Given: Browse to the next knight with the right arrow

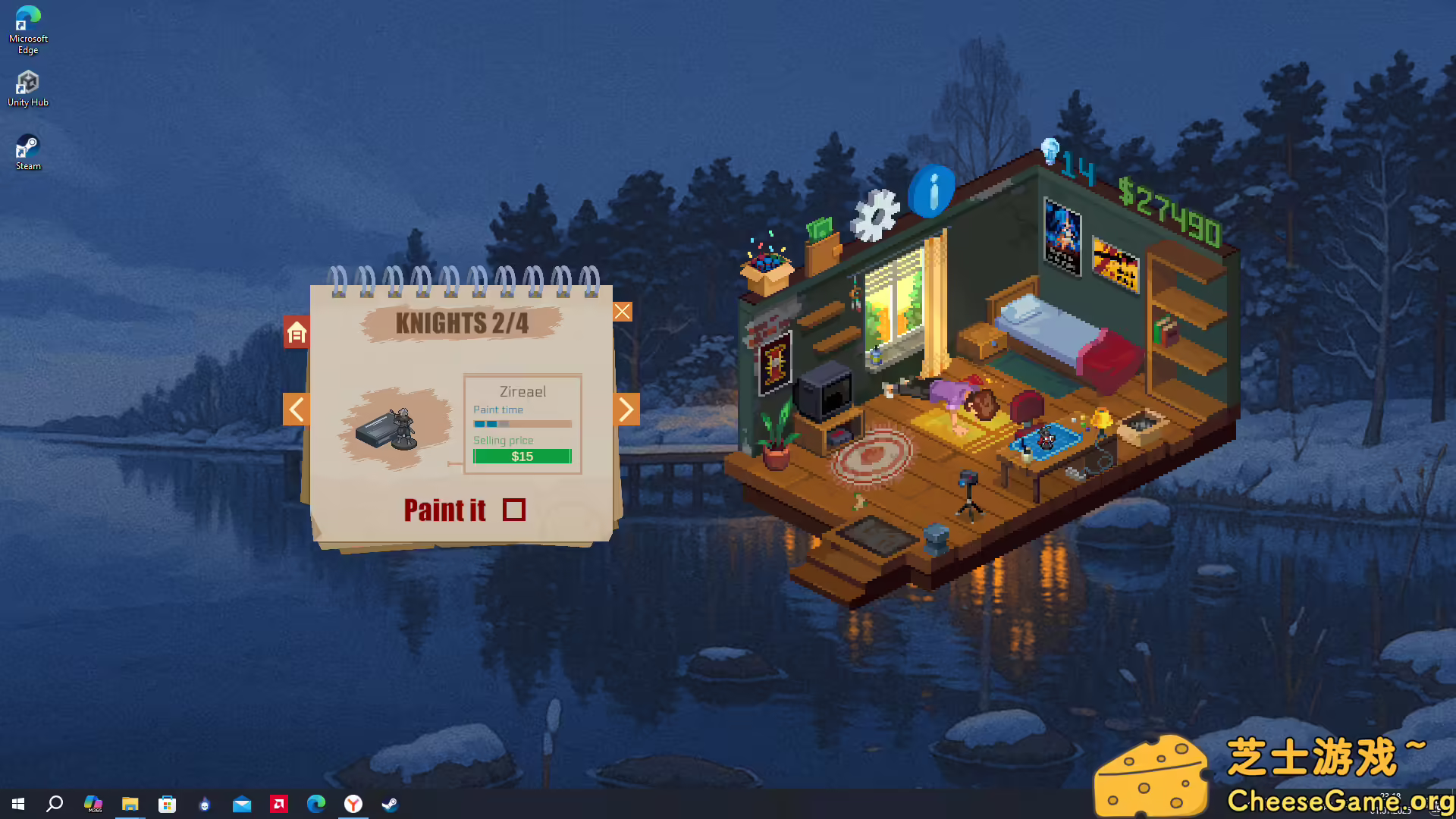Looking at the screenshot, I should coord(626,409).
